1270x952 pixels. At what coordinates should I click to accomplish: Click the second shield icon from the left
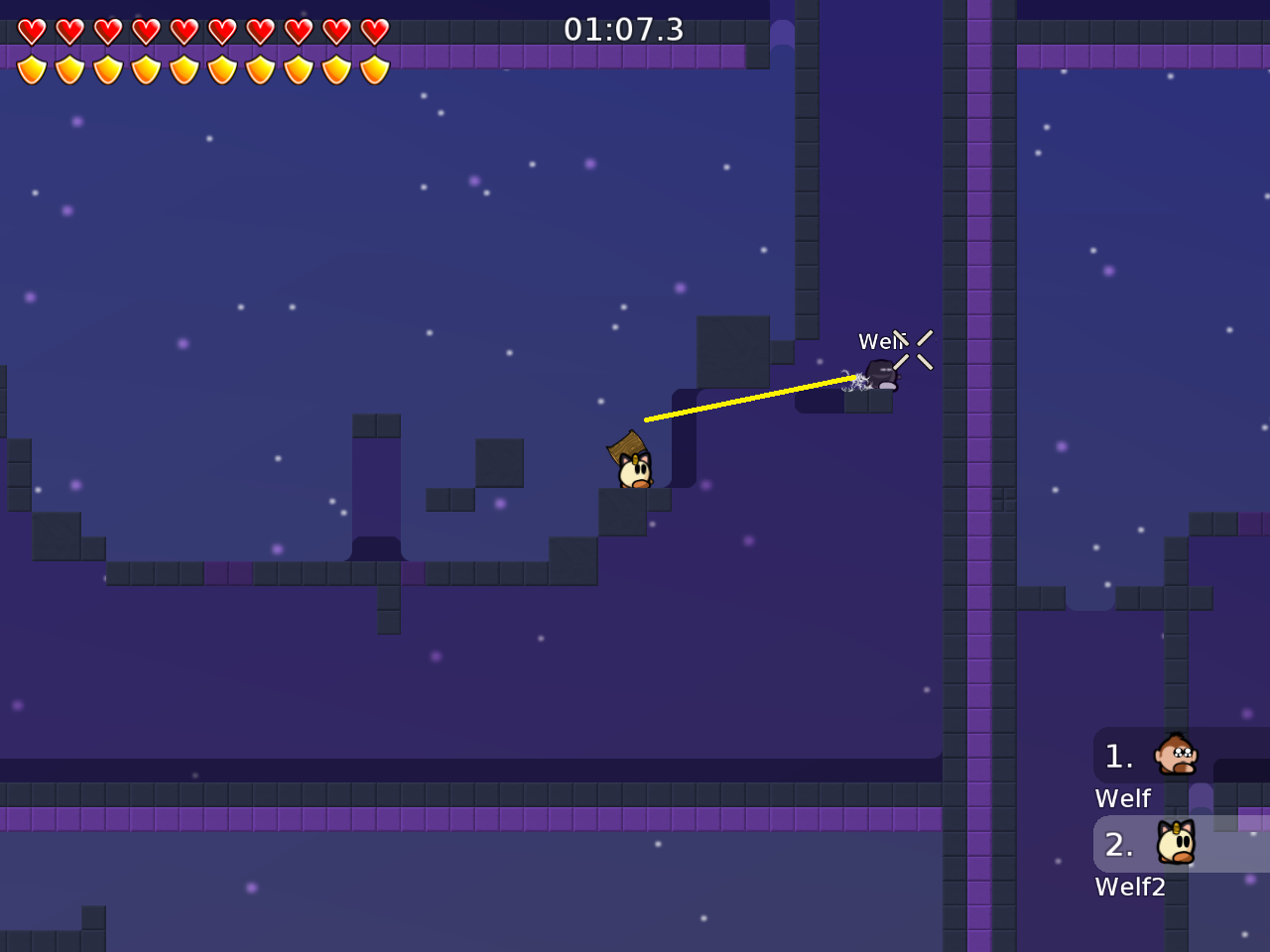[x=70, y=69]
